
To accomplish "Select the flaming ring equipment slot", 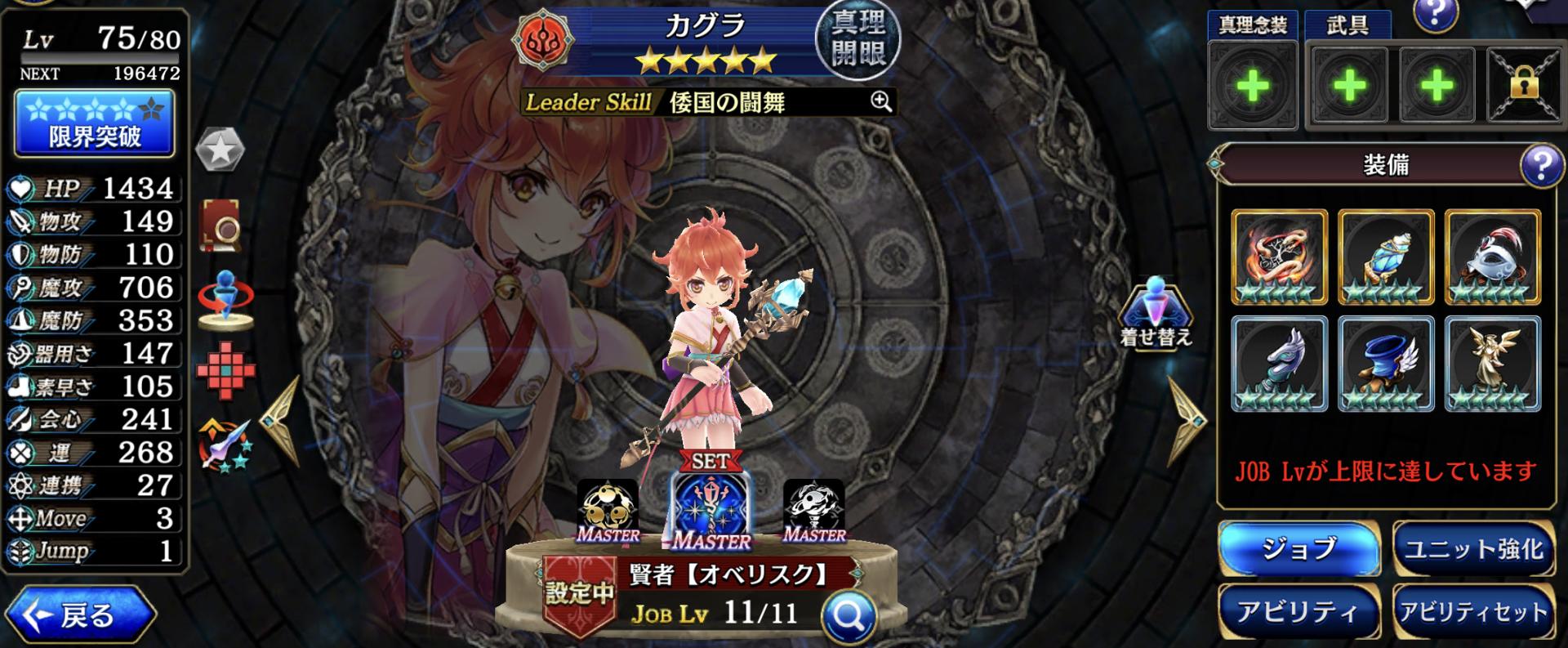I will 1279,257.
